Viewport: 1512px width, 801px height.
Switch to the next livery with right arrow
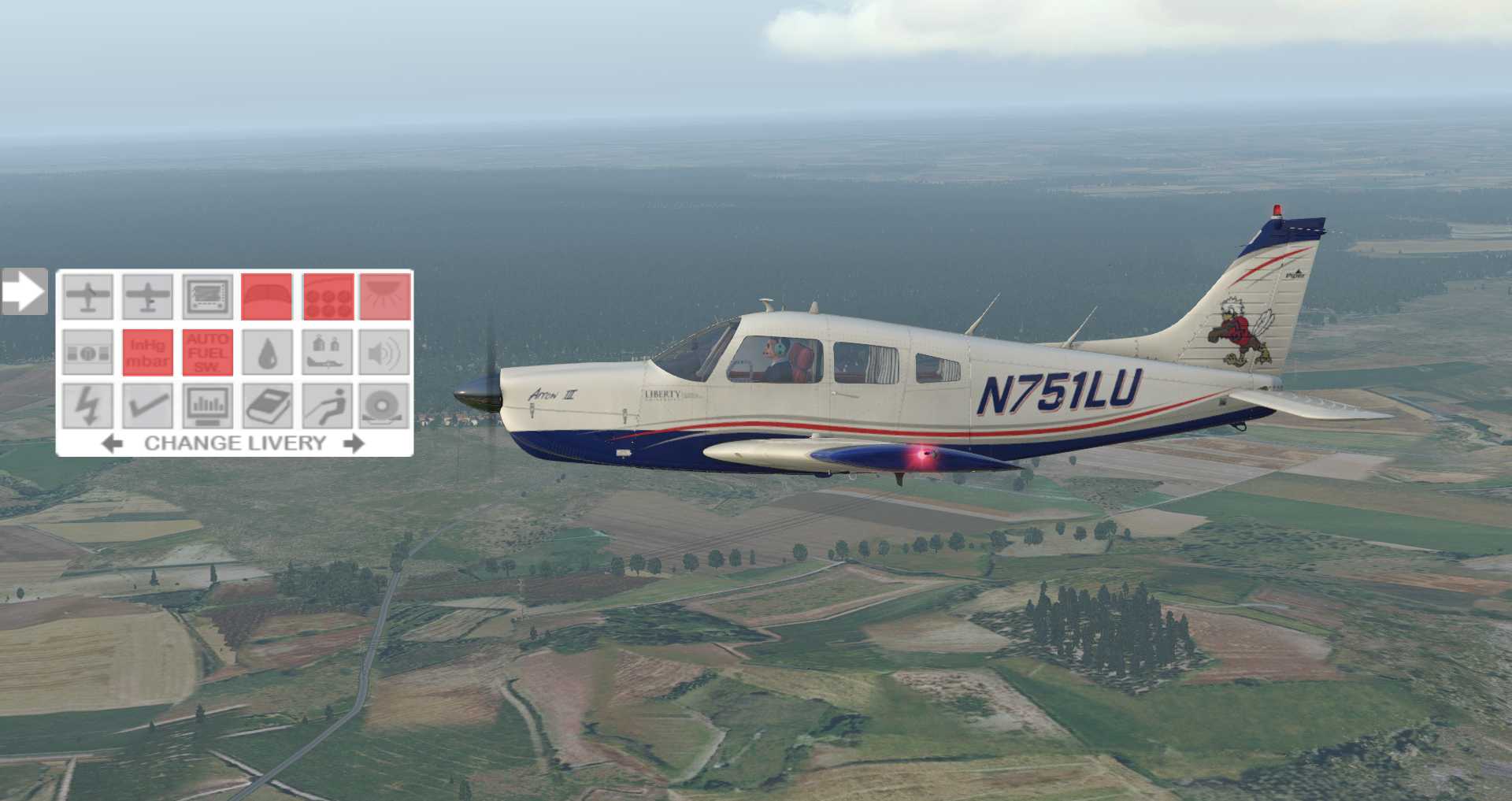point(354,443)
